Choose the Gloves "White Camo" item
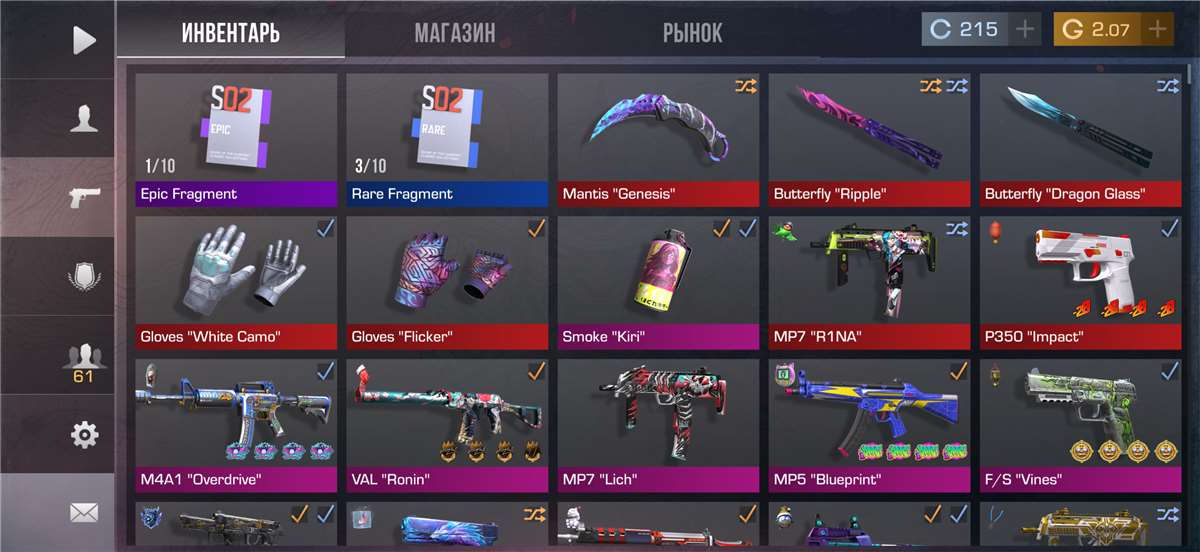The width and height of the screenshot is (1200, 552). pos(236,281)
